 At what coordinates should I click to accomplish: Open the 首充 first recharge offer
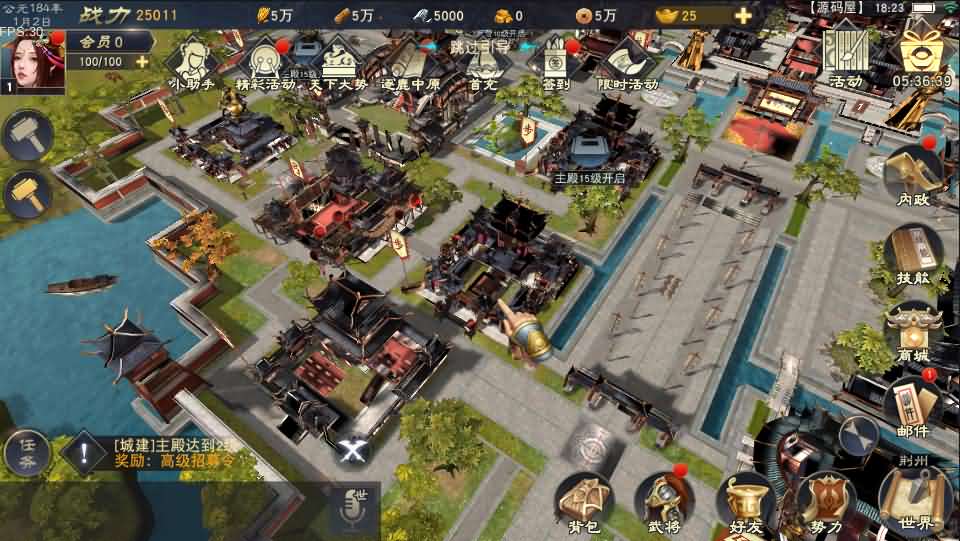click(x=483, y=62)
